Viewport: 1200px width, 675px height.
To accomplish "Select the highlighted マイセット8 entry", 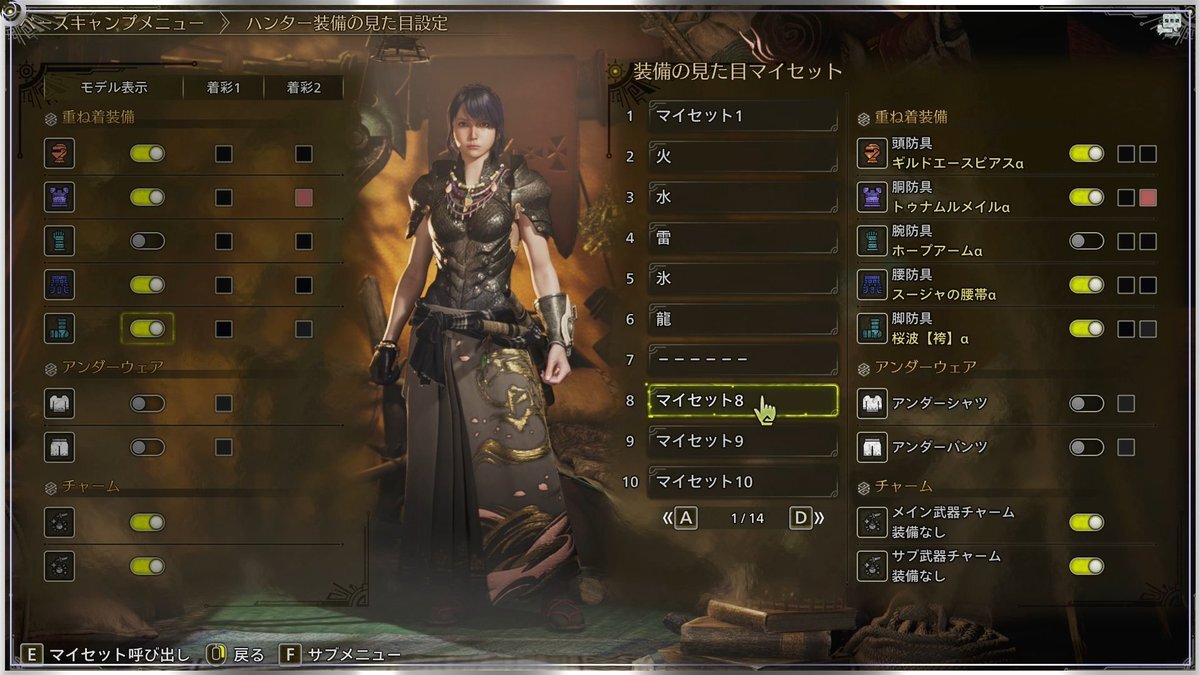I will (x=742, y=400).
